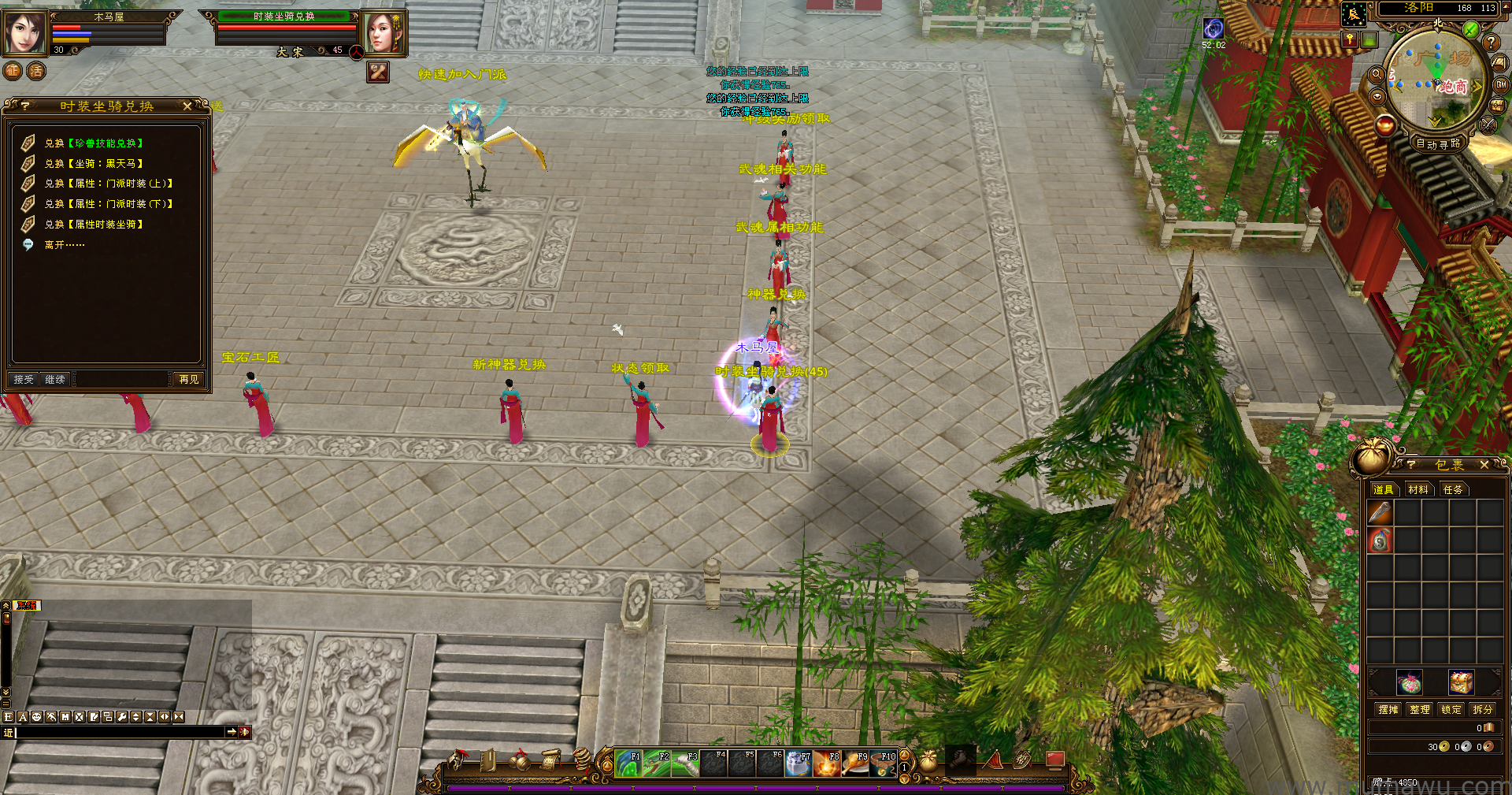1512x795 pixels.
Task: Open the GM button beside minimap
Action: click(x=1501, y=84)
